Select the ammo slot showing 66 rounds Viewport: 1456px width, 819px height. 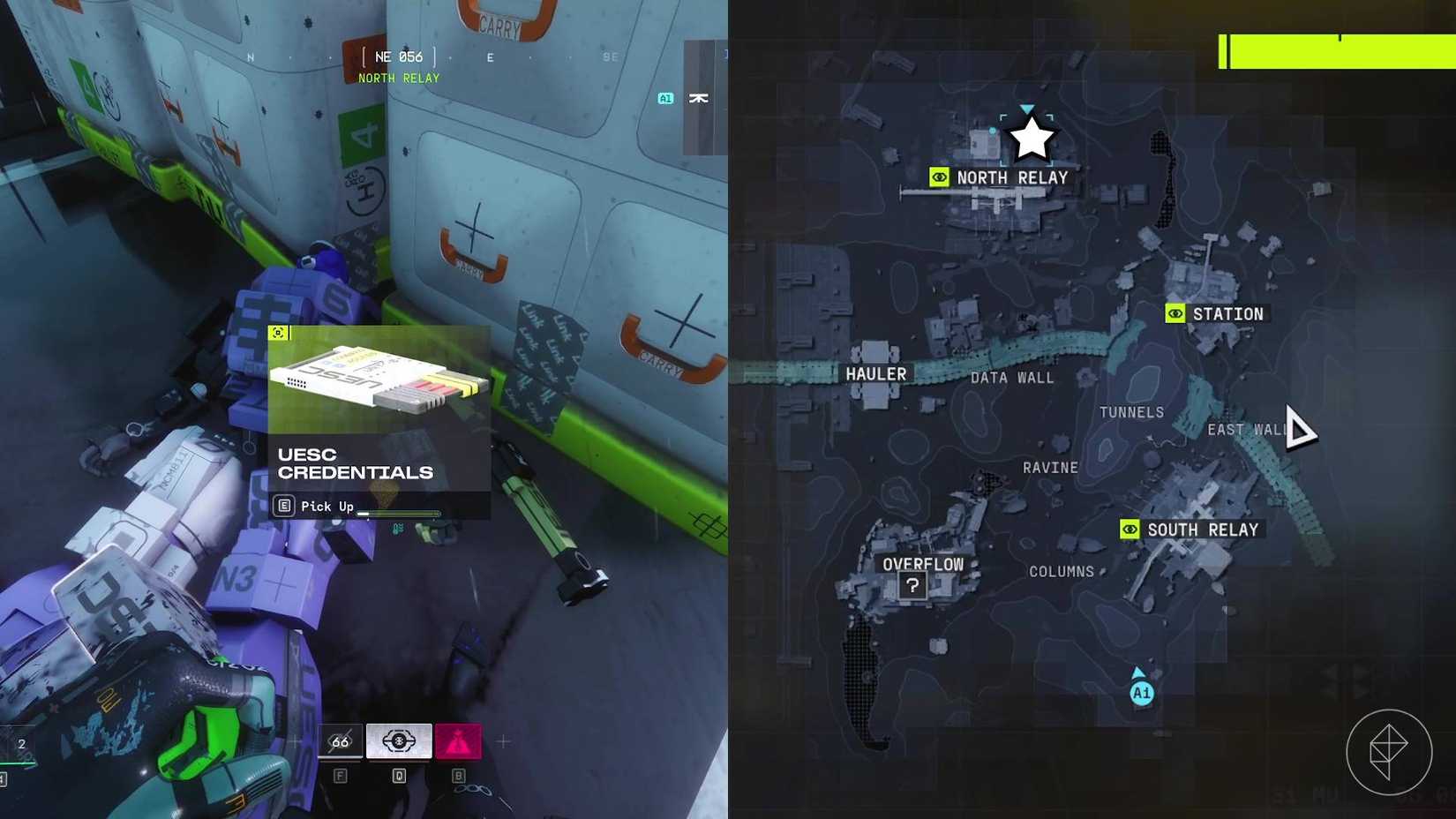point(339,741)
